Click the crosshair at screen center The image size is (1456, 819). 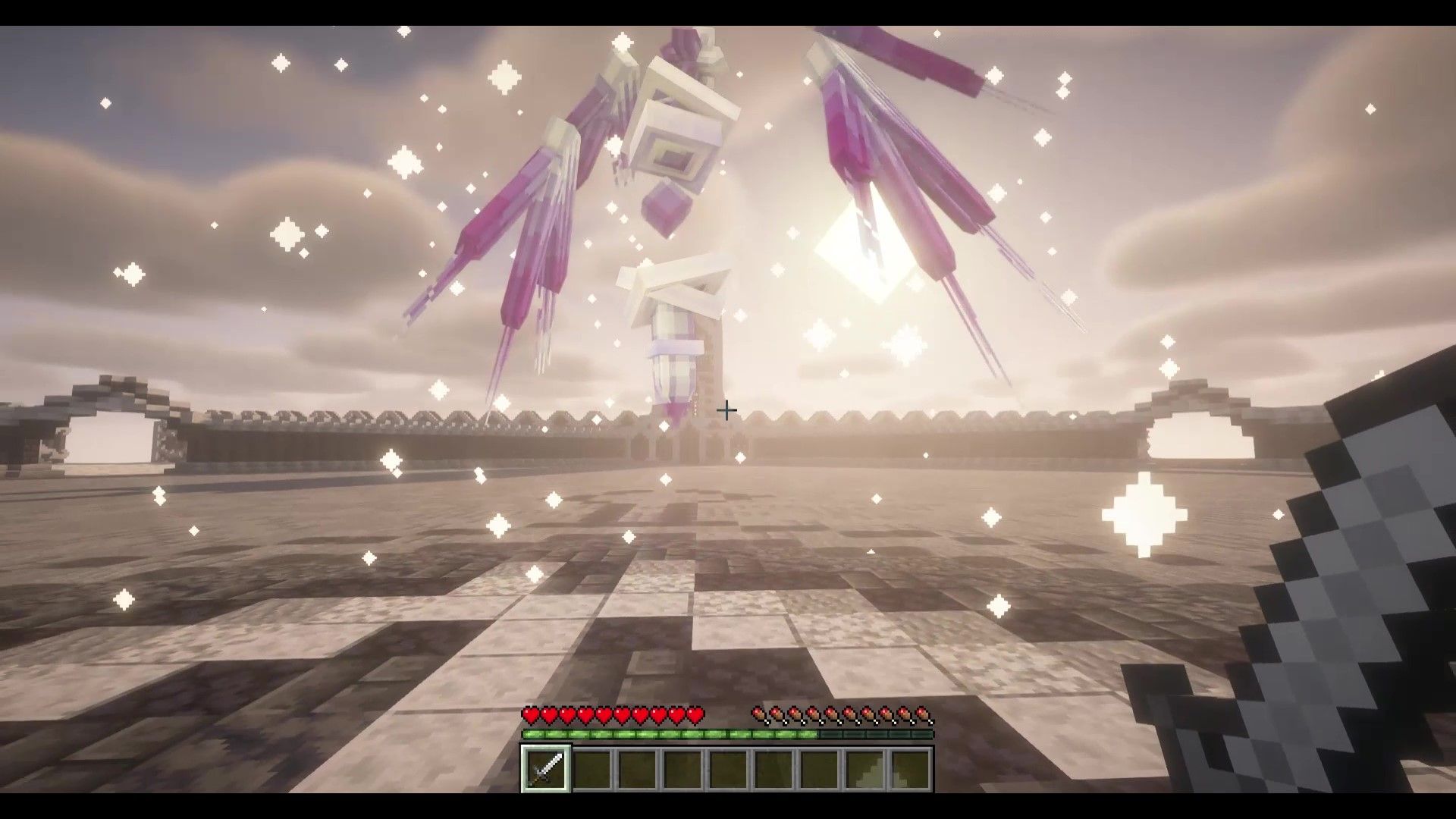726,409
